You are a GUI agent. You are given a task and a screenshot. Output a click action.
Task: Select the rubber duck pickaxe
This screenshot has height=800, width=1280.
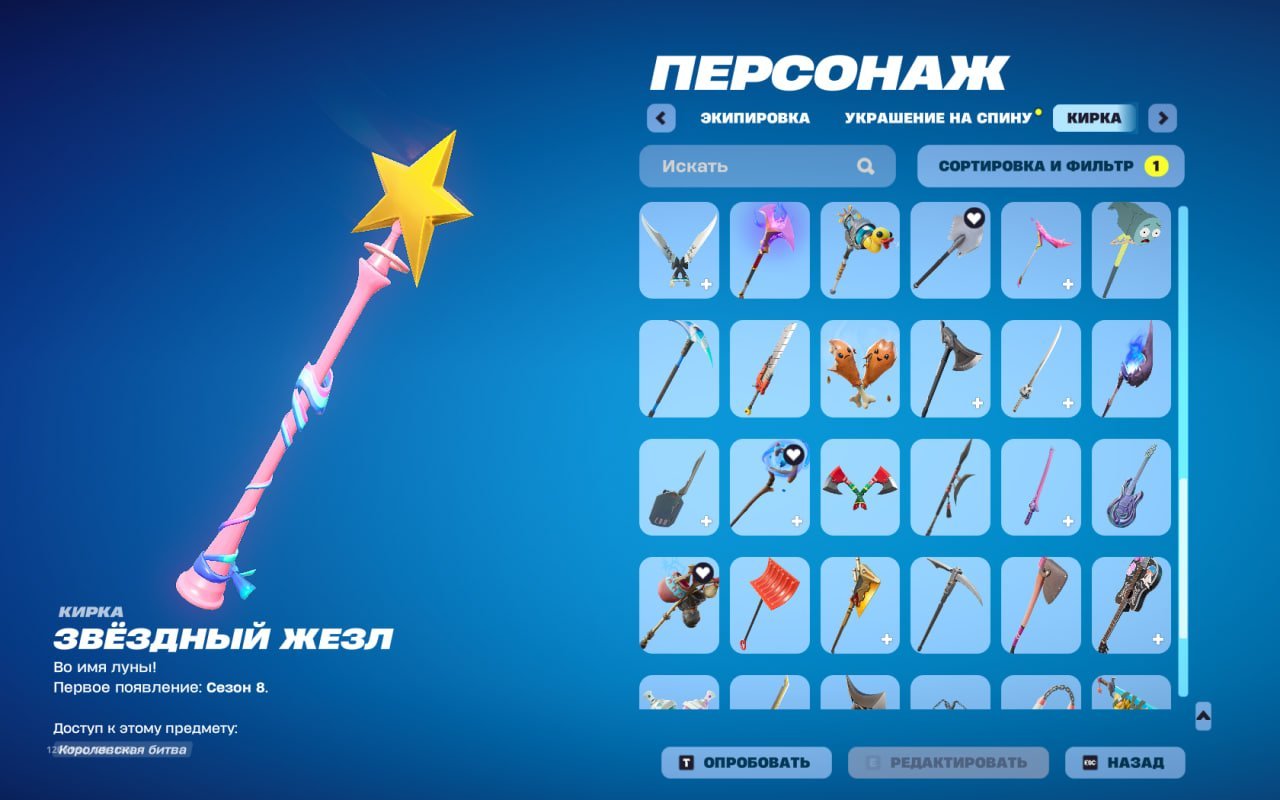point(858,250)
